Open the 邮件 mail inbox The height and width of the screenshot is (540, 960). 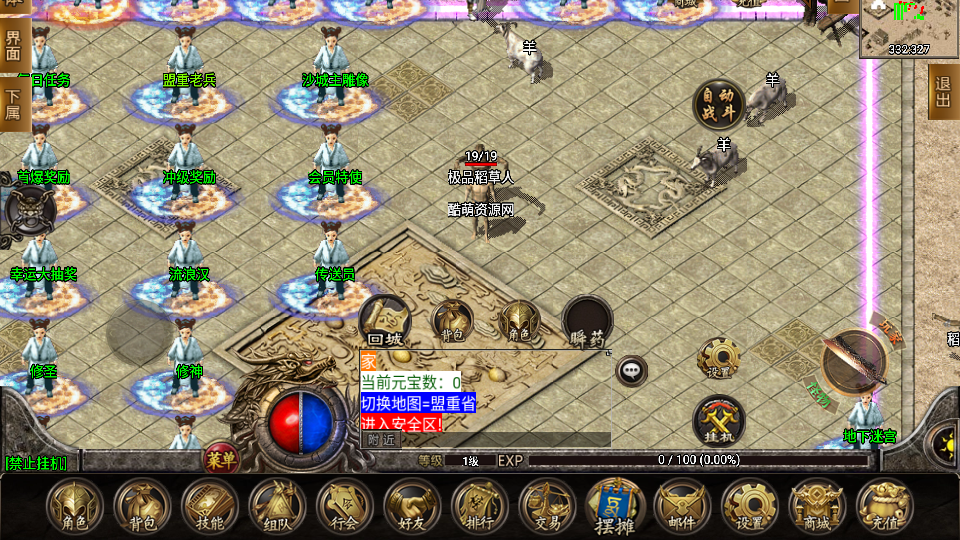(681, 505)
